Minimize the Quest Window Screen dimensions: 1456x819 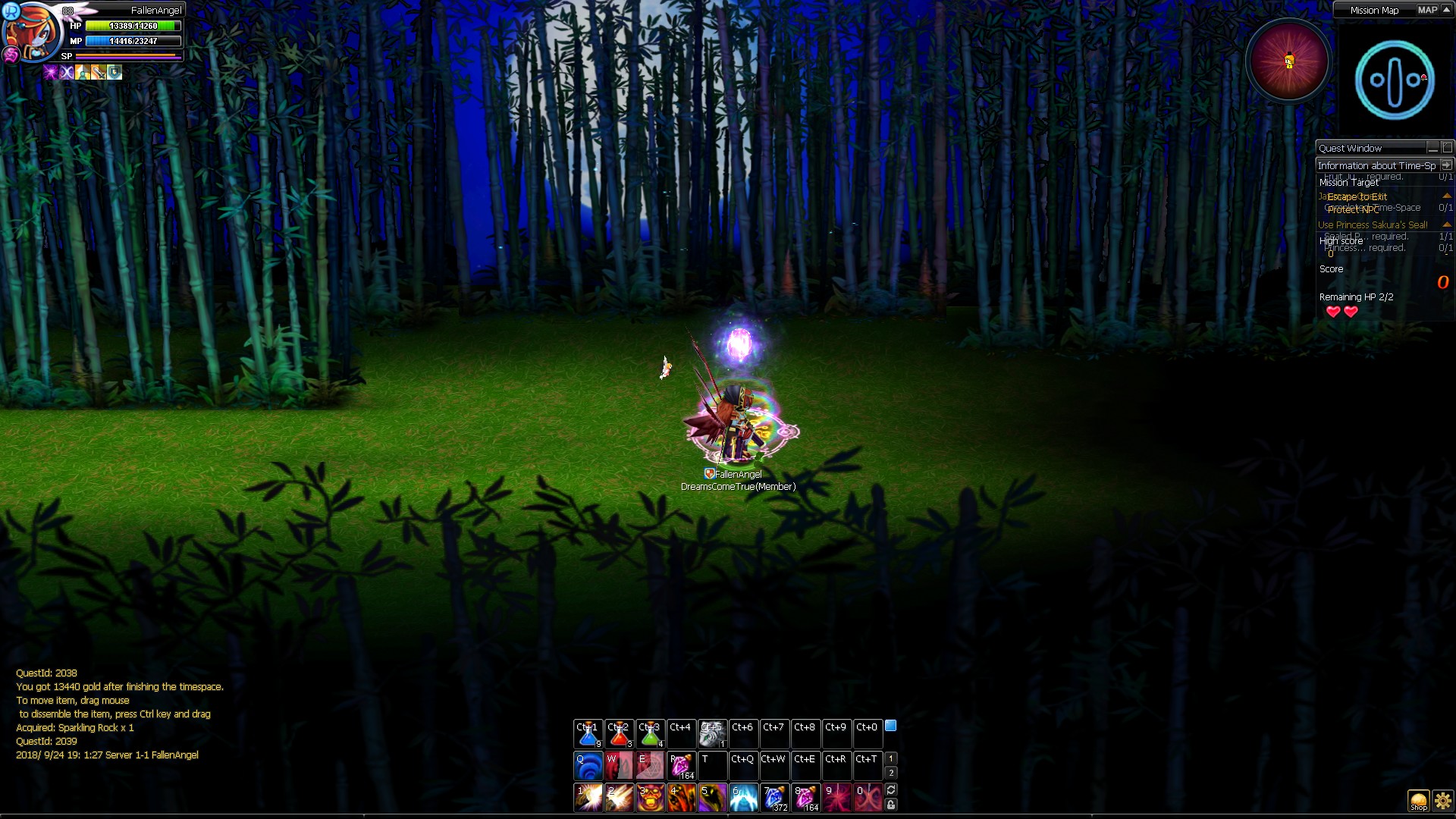point(1432,148)
